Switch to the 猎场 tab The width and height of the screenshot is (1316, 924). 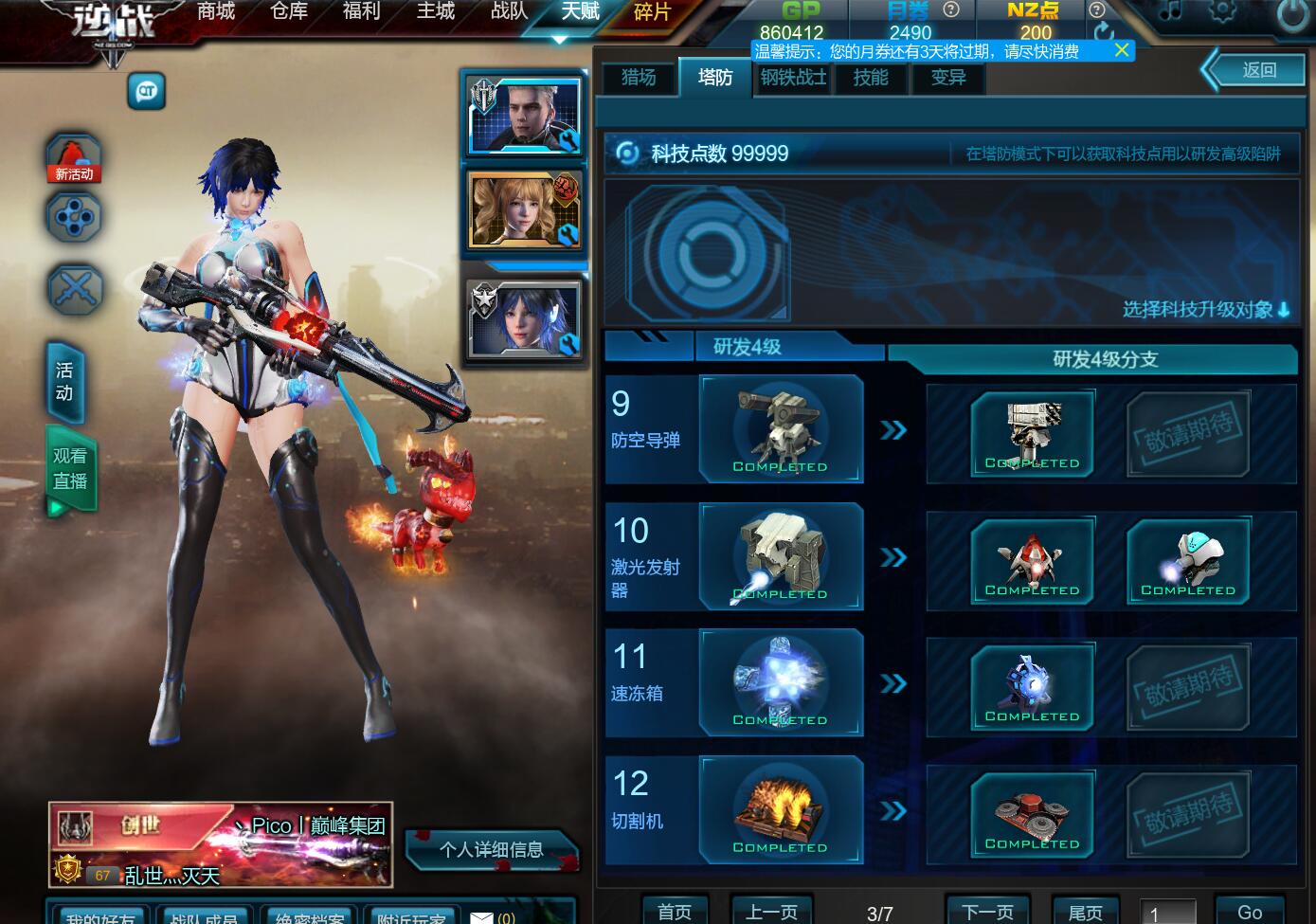(638, 78)
